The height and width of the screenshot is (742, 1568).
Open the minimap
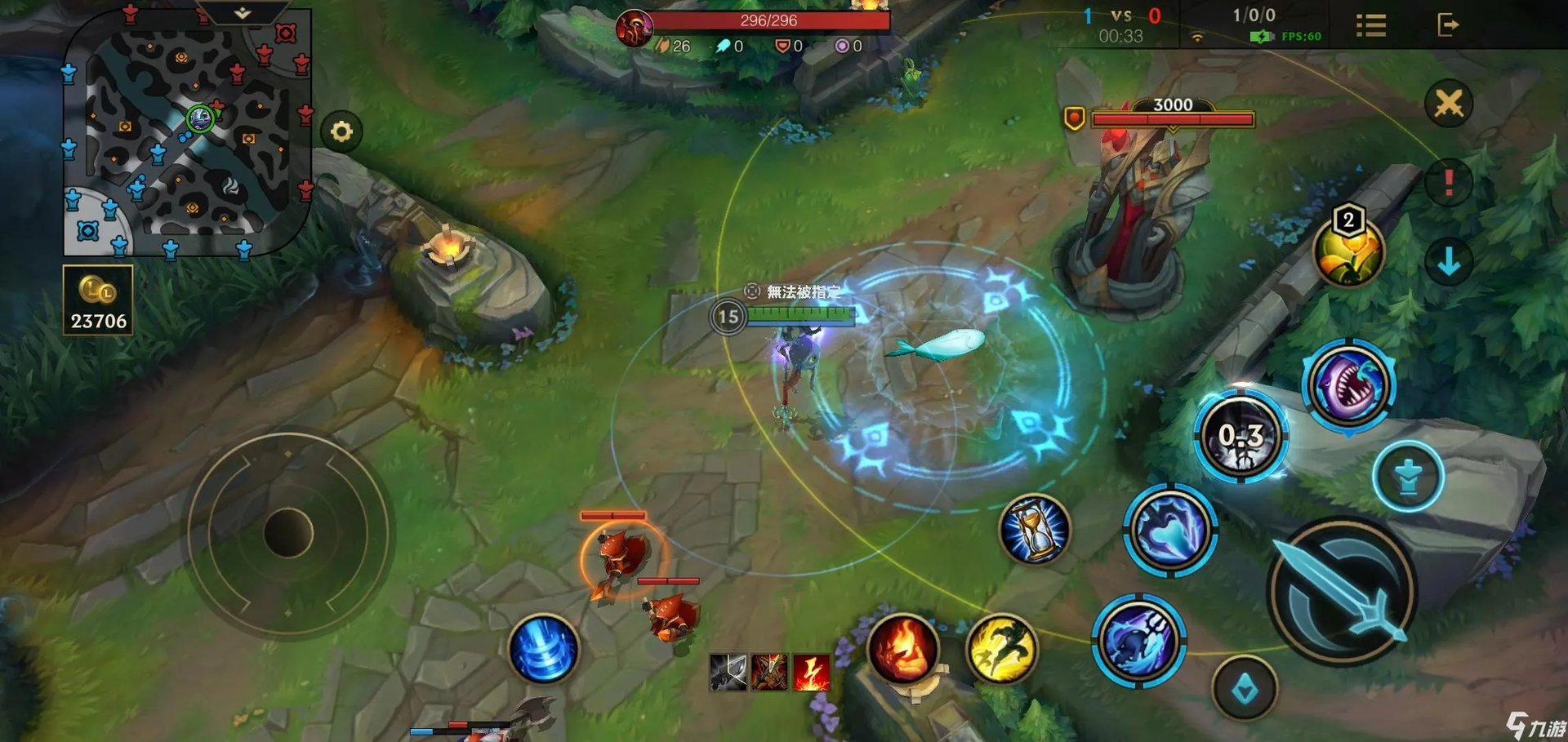186,135
